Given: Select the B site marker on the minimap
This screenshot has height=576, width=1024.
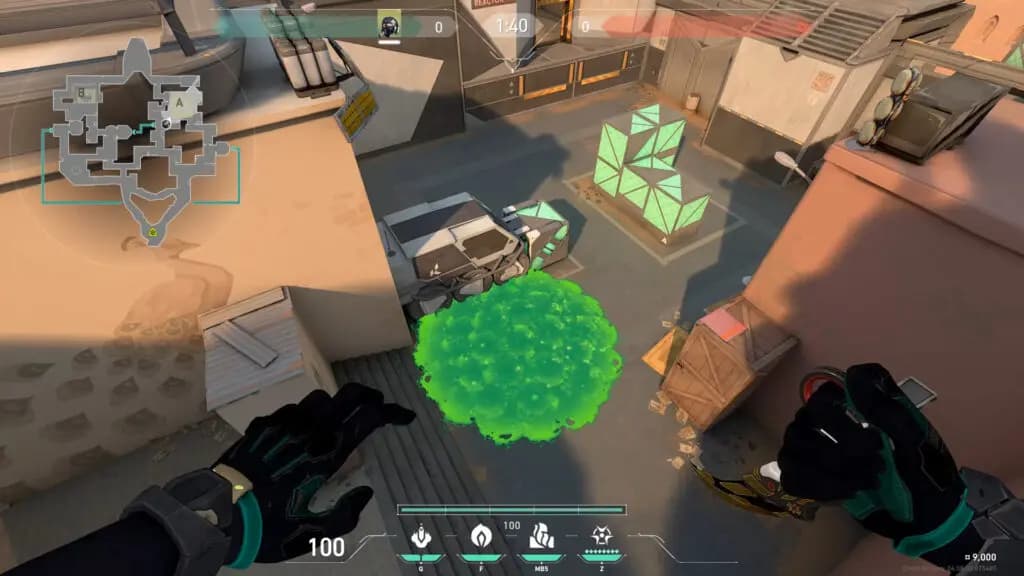Looking at the screenshot, I should pos(83,95).
